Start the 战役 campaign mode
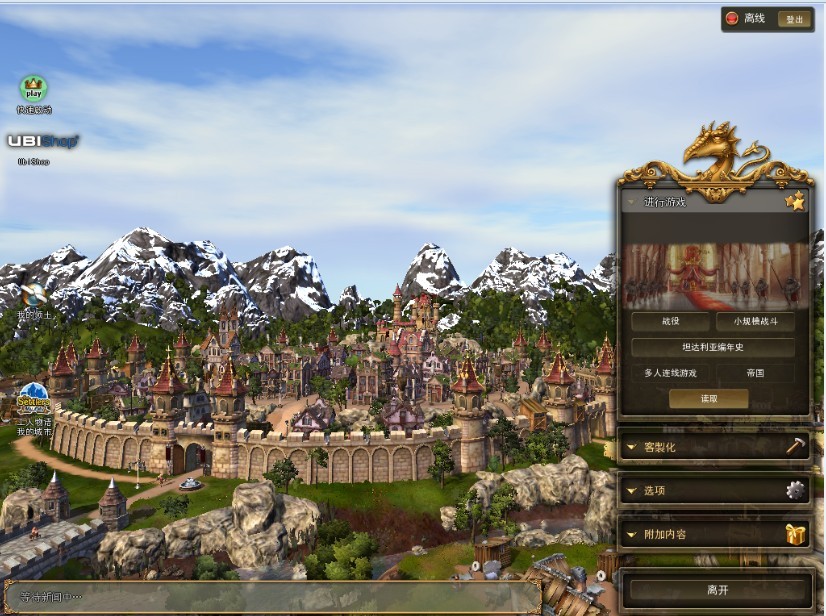This screenshot has width=826, height=616. tap(669, 322)
